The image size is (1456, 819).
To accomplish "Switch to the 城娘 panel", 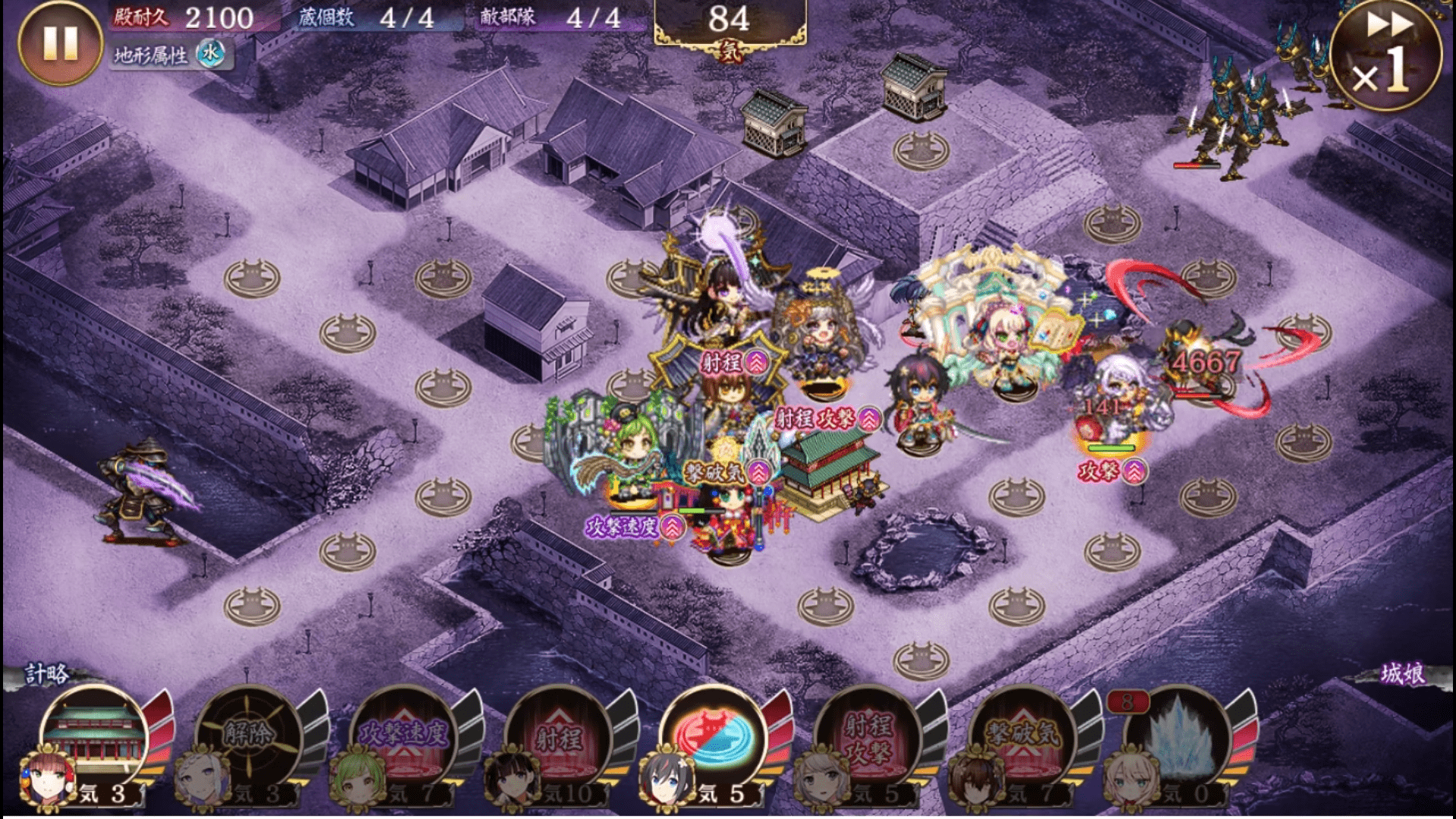I will tap(1401, 673).
